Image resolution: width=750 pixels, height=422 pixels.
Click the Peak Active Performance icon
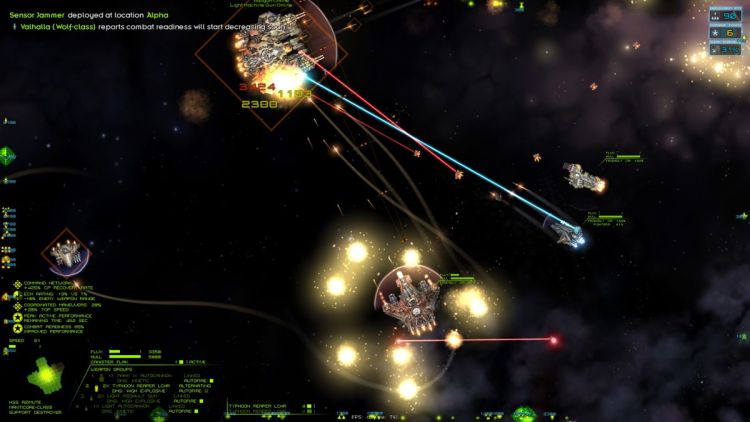coord(18,316)
